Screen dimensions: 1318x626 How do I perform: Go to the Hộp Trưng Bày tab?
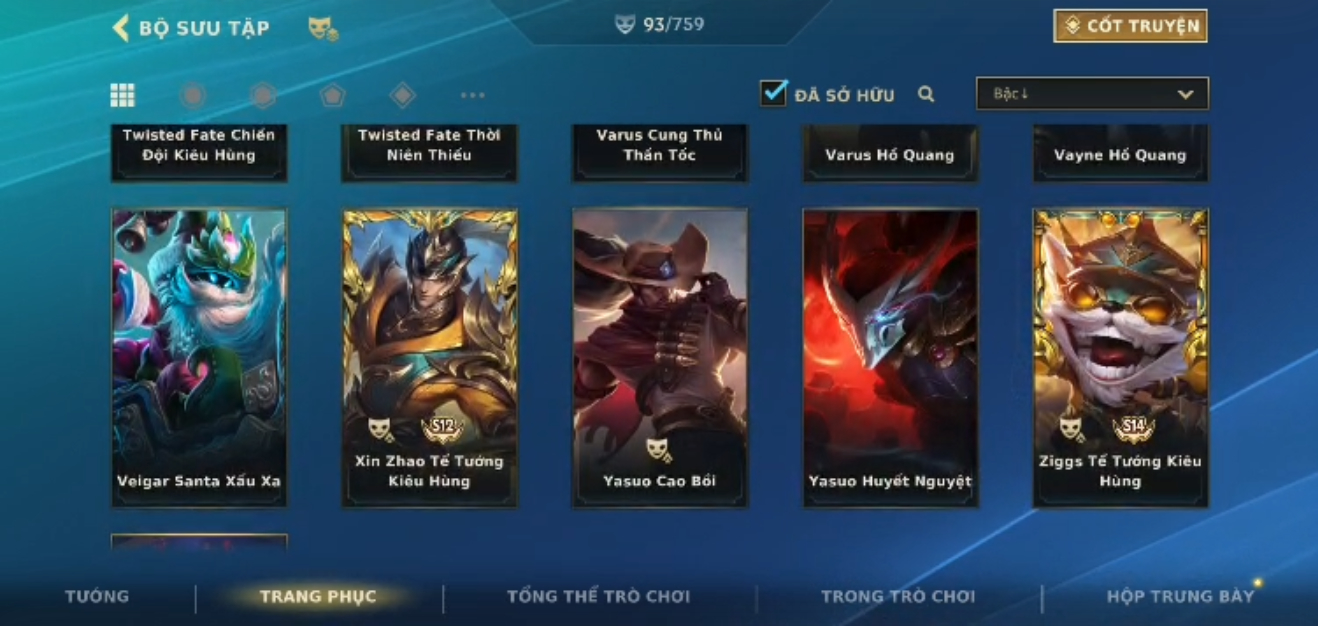tap(1180, 596)
